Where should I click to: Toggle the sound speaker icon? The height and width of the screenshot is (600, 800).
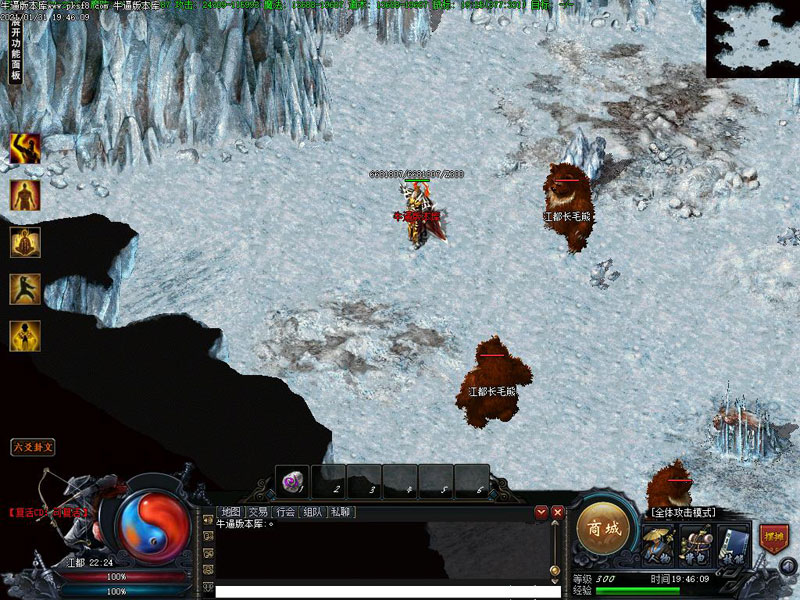pyautogui.click(x=789, y=565)
